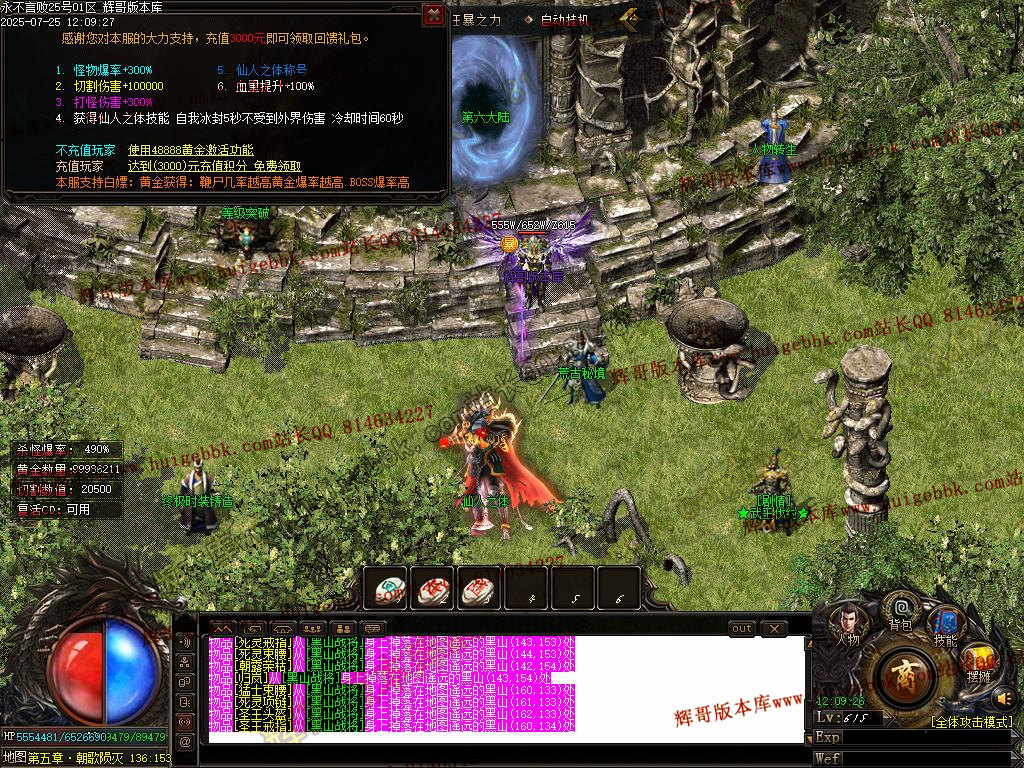Click the chat window 'out' button
Image resolution: width=1024 pixels, height=768 pixels.
(741, 629)
